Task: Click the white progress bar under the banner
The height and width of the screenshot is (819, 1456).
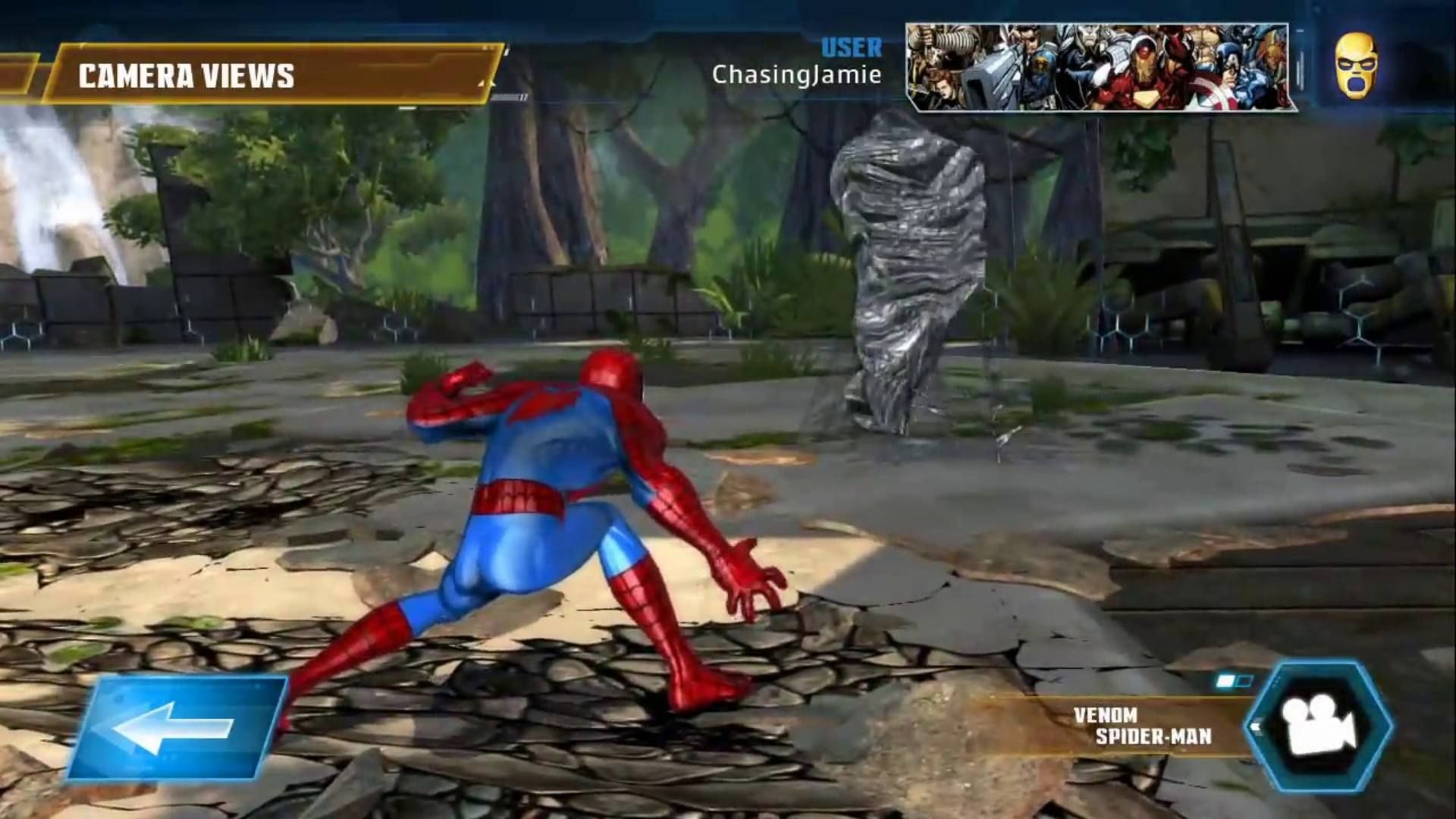Action: pyautogui.click(x=508, y=96)
